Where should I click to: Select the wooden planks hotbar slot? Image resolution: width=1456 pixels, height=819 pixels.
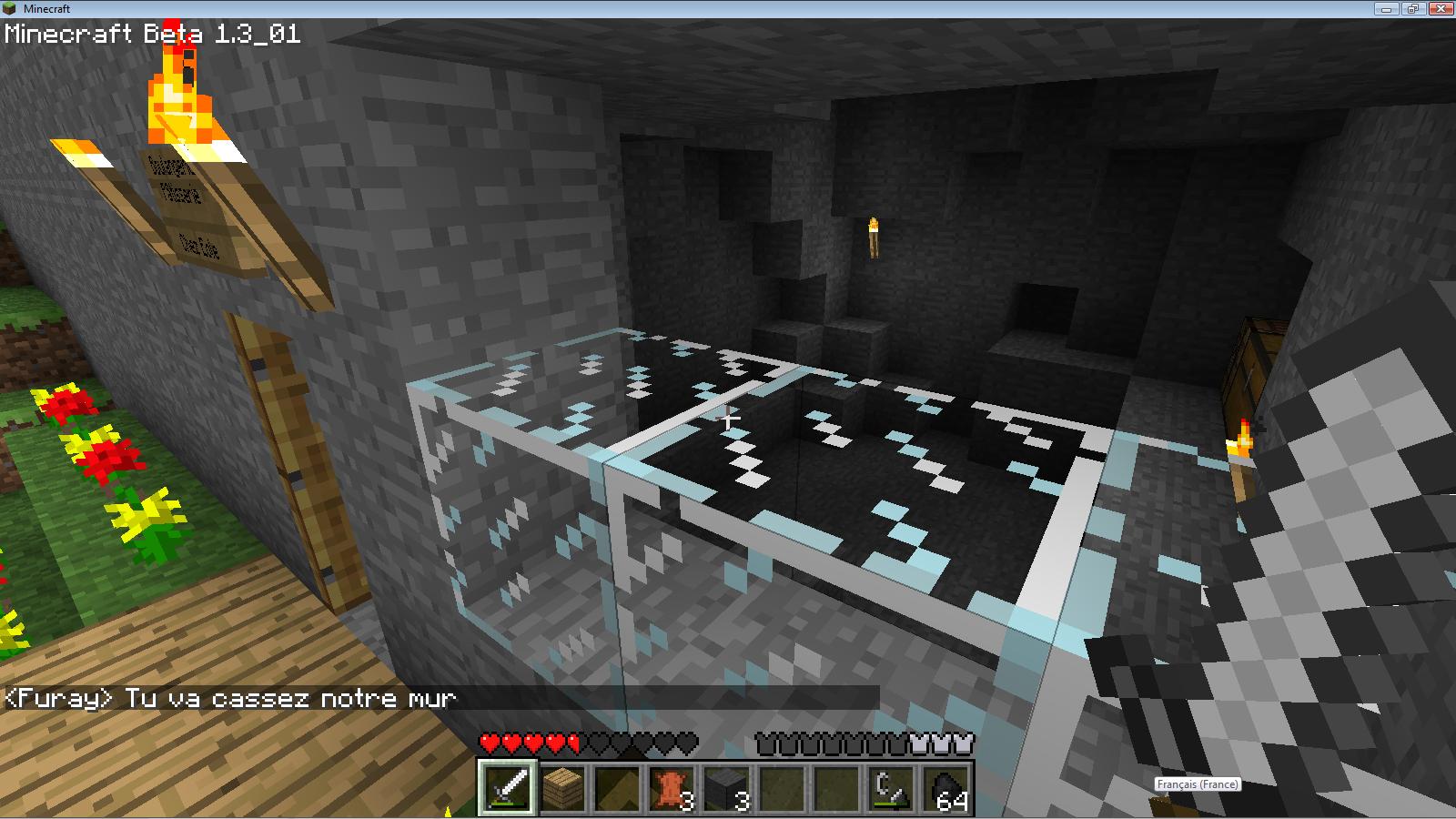[x=562, y=787]
